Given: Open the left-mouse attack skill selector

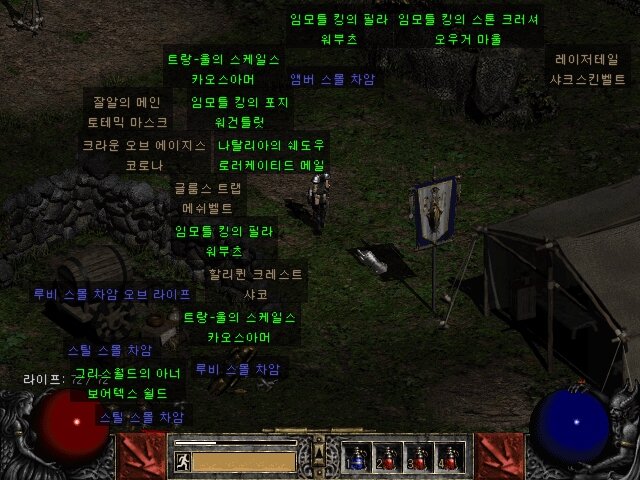Looking at the screenshot, I should click(140, 456).
